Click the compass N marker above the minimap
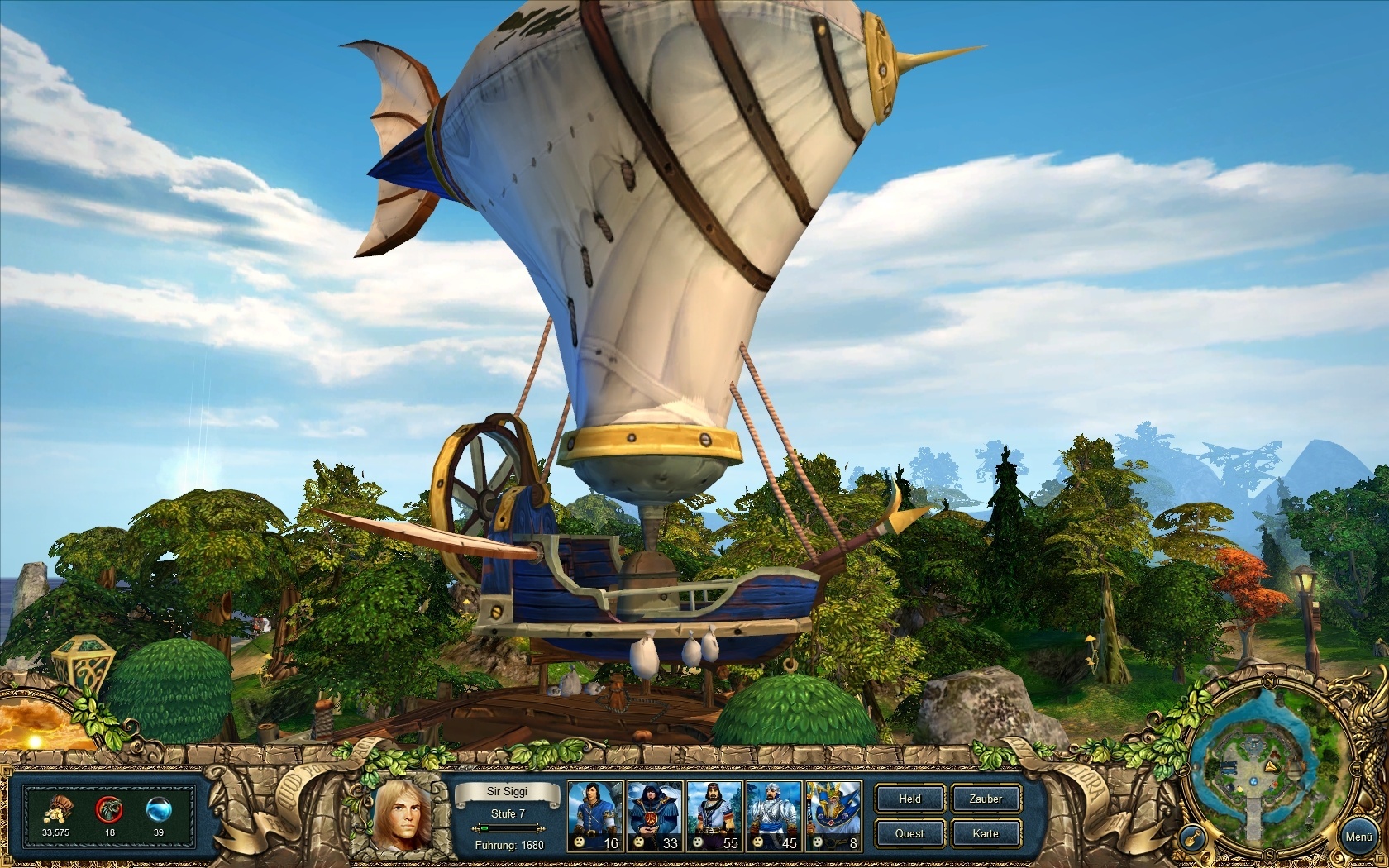 click(1270, 681)
